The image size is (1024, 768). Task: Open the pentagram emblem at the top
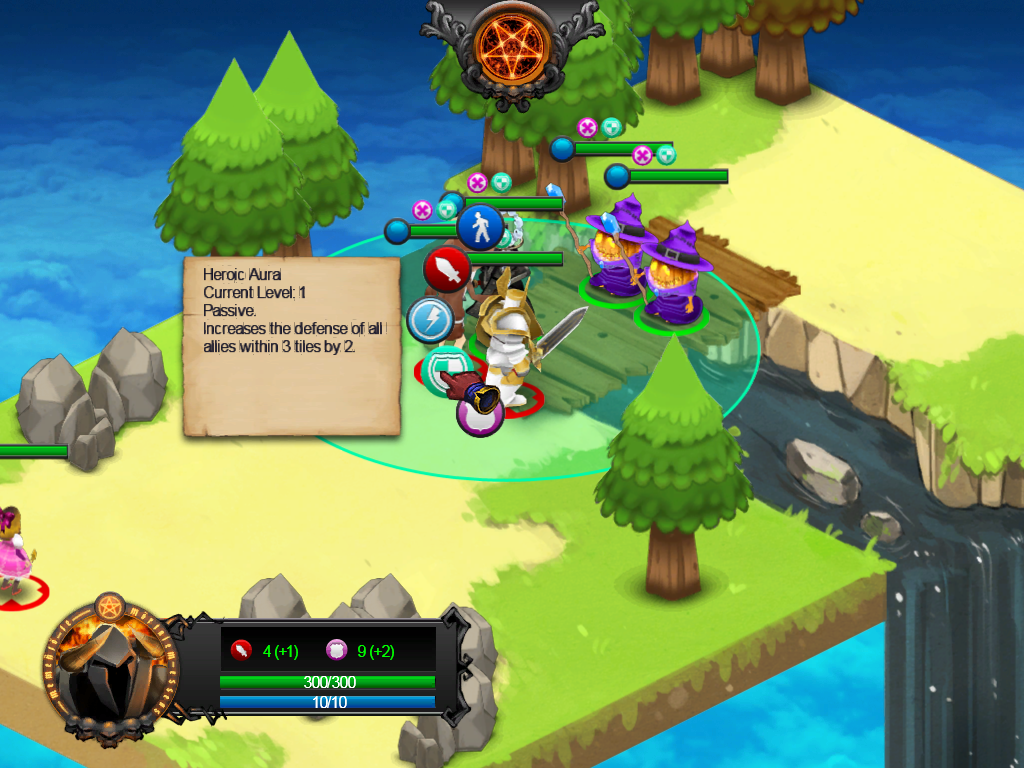(511, 44)
